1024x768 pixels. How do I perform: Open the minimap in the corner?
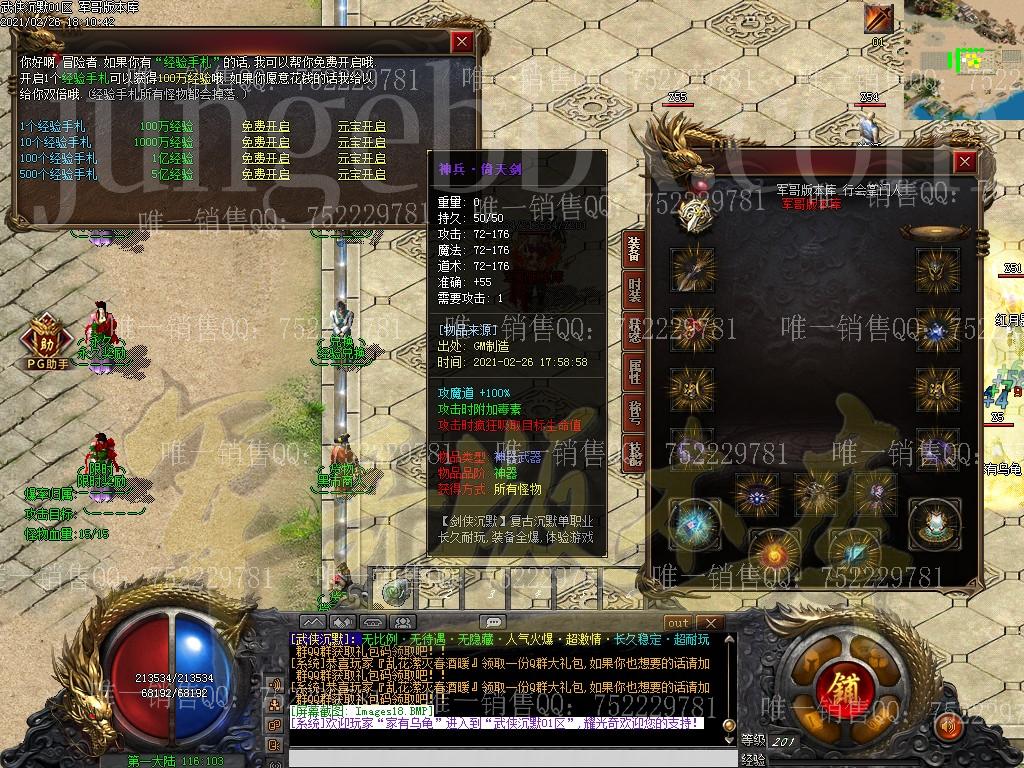[x=964, y=55]
